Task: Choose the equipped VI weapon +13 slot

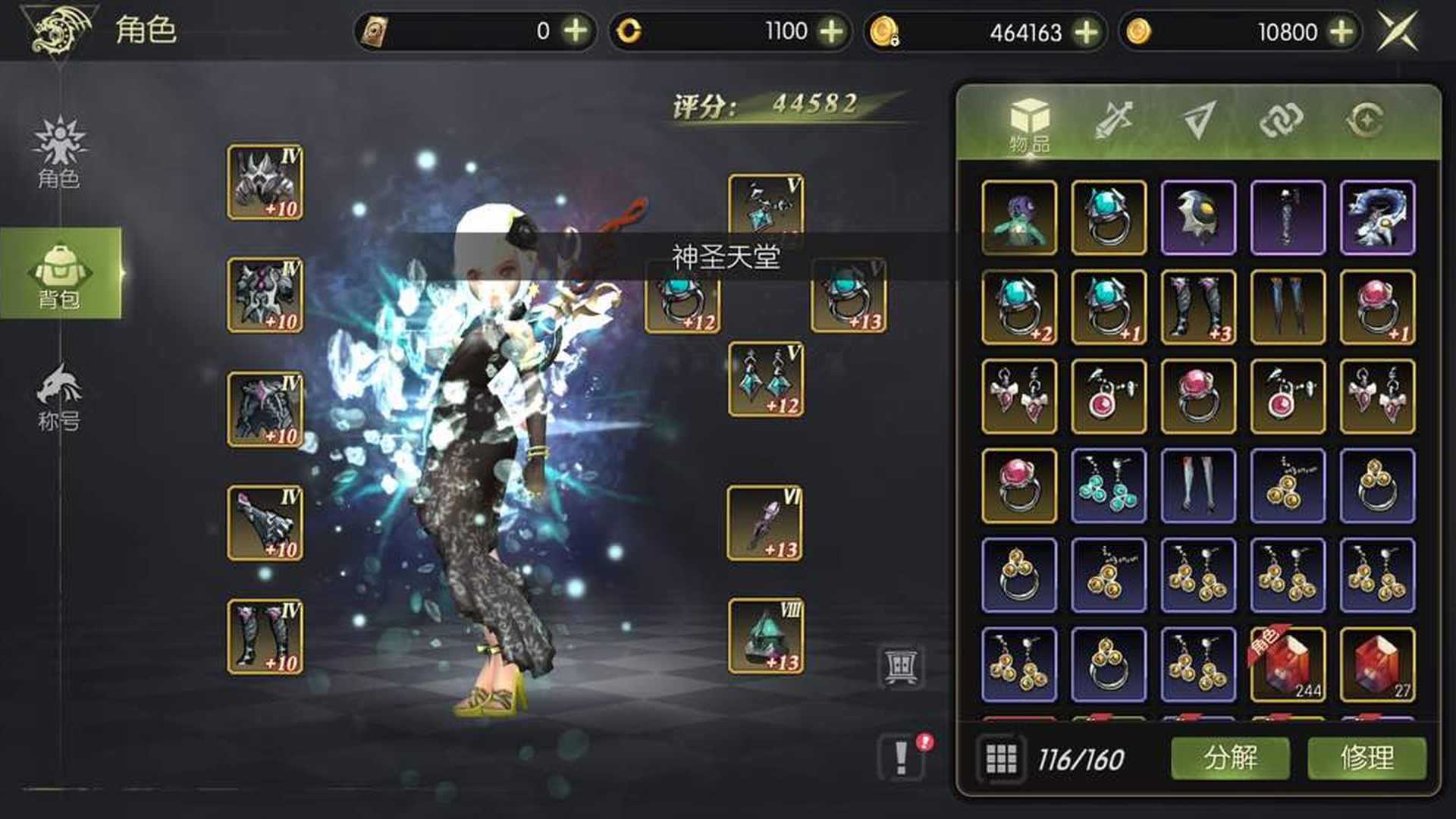Action: [765, 523]
